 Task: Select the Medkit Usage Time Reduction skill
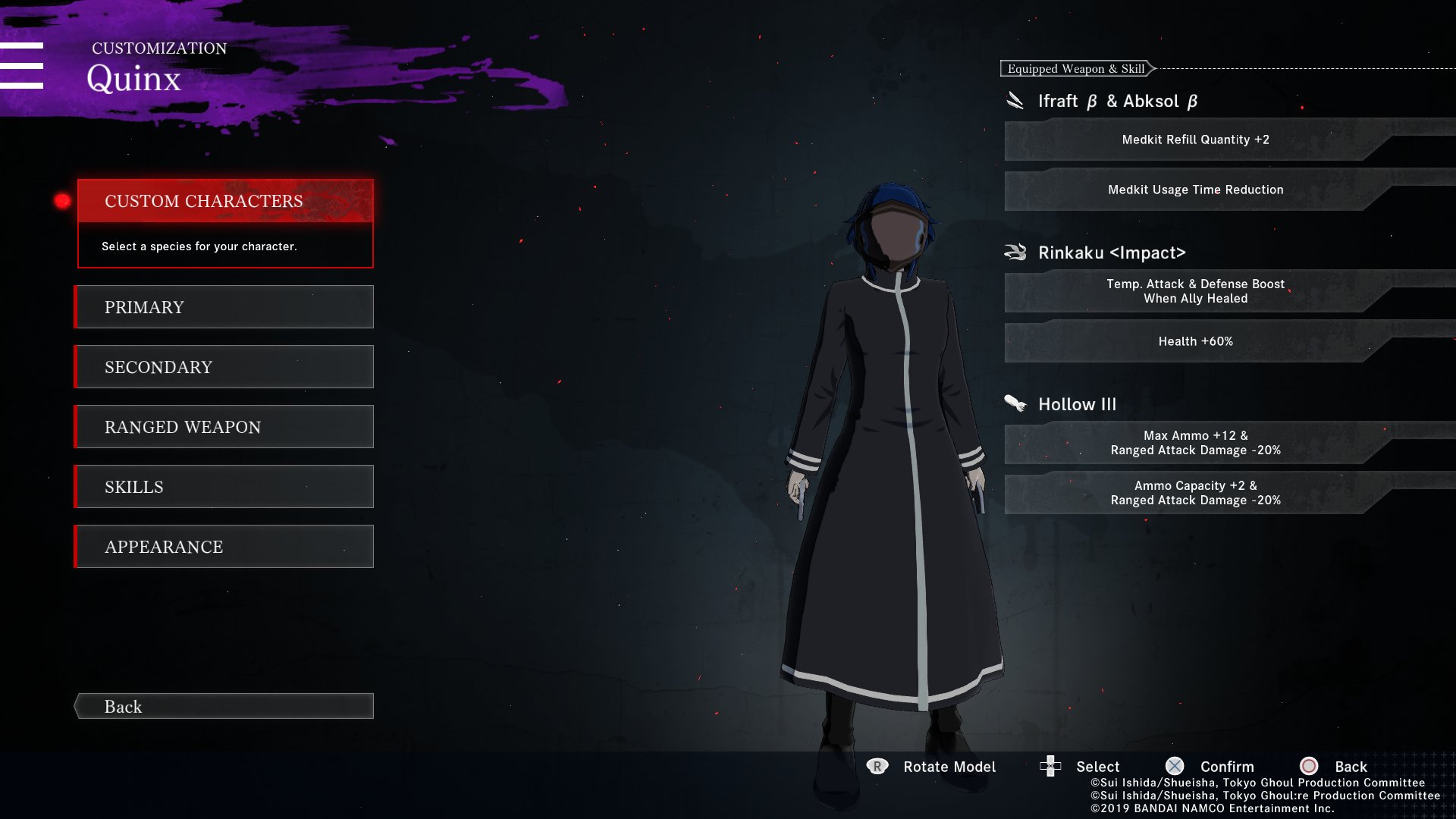(1195, 190)
